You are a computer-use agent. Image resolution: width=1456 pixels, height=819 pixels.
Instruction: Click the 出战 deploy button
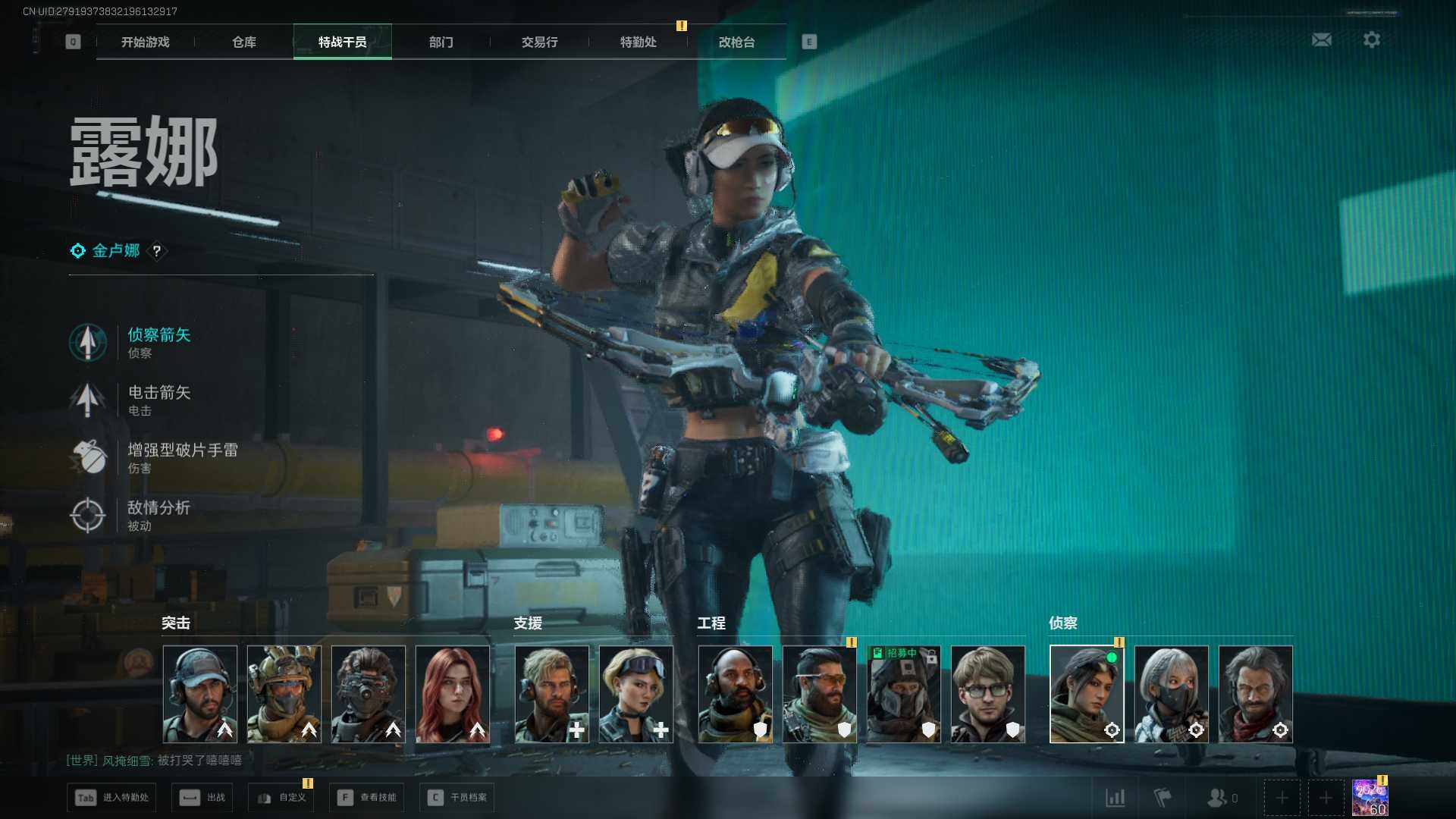coord(202,798)
